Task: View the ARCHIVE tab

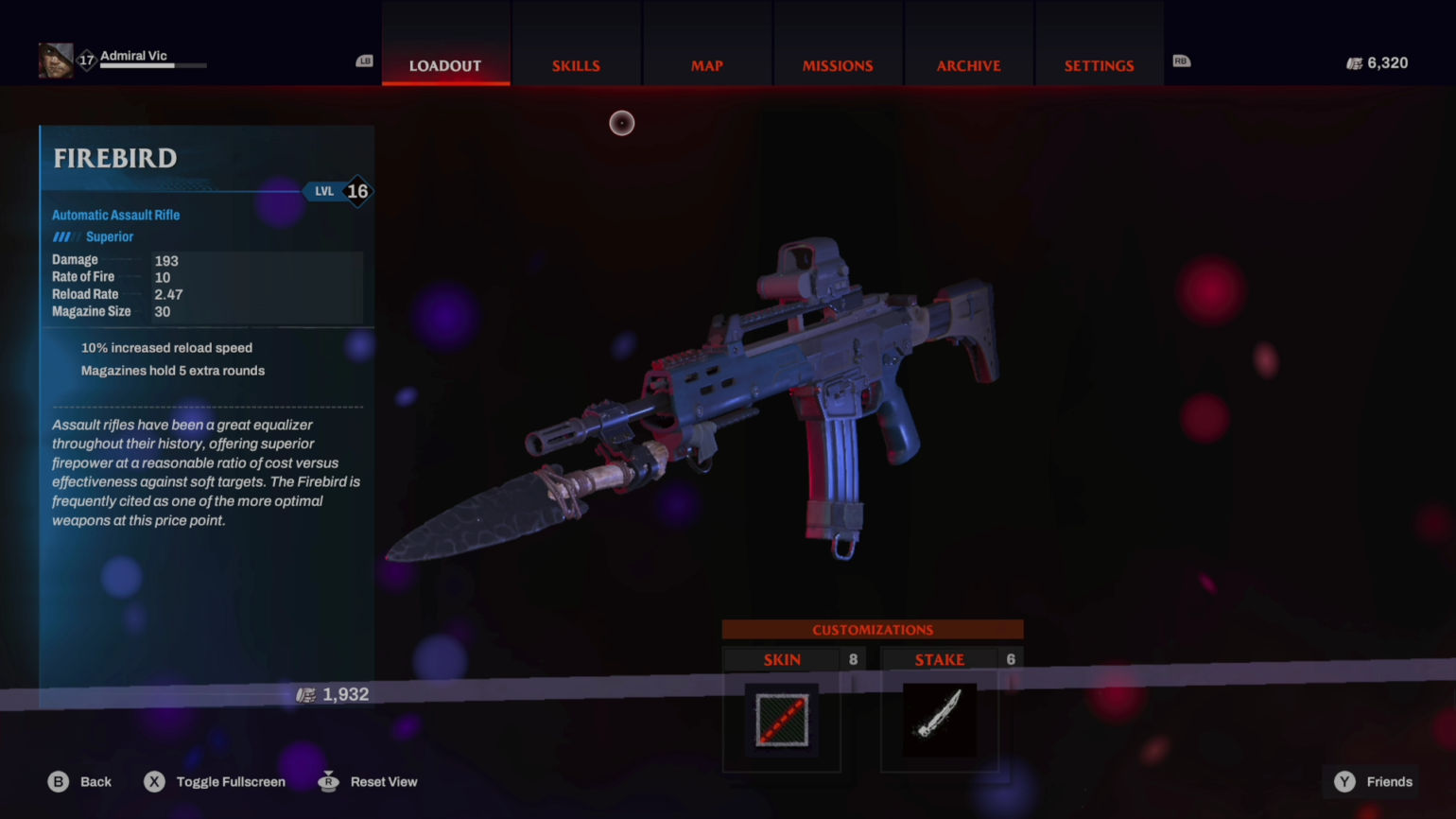Action: [x=968, y=65]
